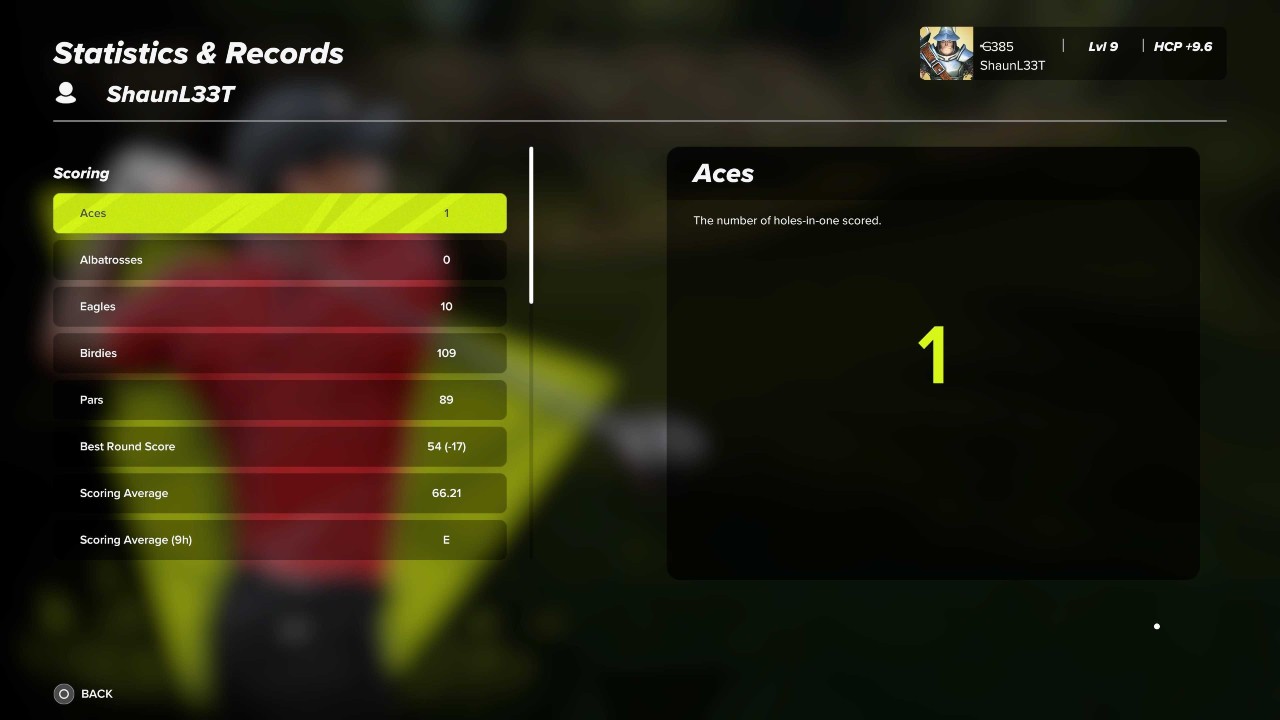This screenshot has width=1280, height=720.
Task: Click the currency icon showing G385 balance
Action: [984, 46]
